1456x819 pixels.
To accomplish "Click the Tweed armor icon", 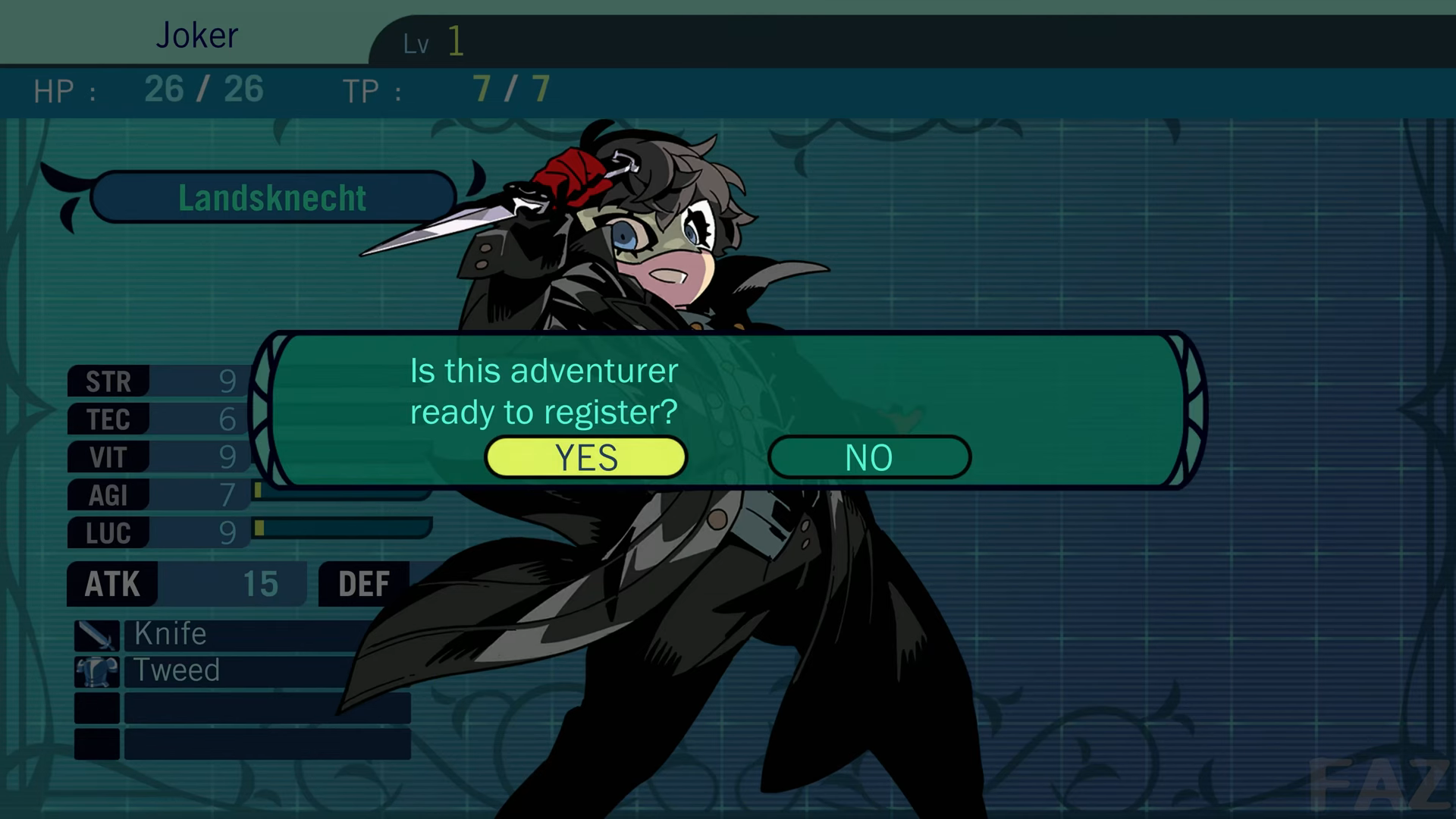I will click(x=96, y=670).
